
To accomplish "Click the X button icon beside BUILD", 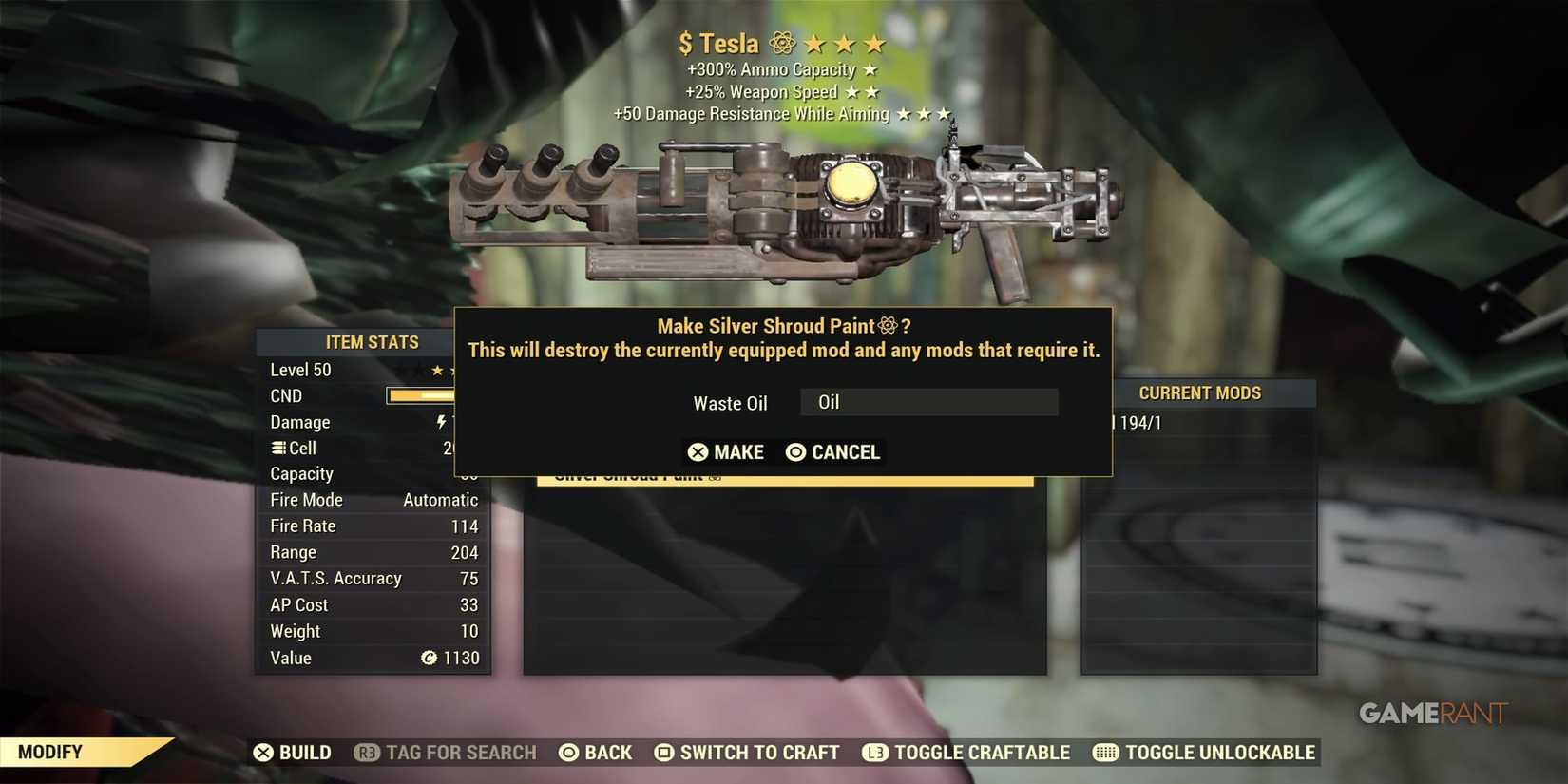I will tap(263, 752).
